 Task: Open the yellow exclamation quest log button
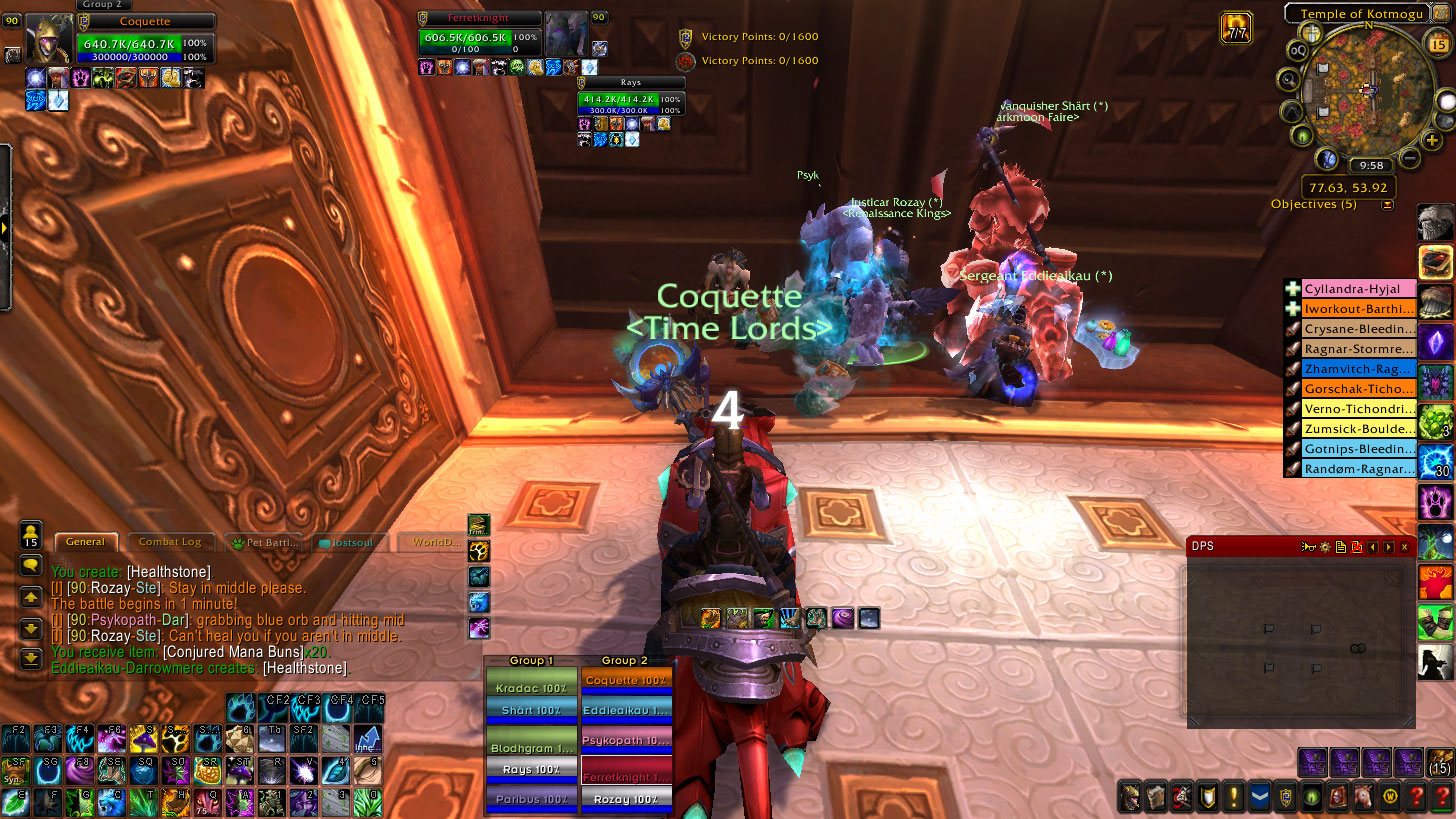tap(1235, 797)
